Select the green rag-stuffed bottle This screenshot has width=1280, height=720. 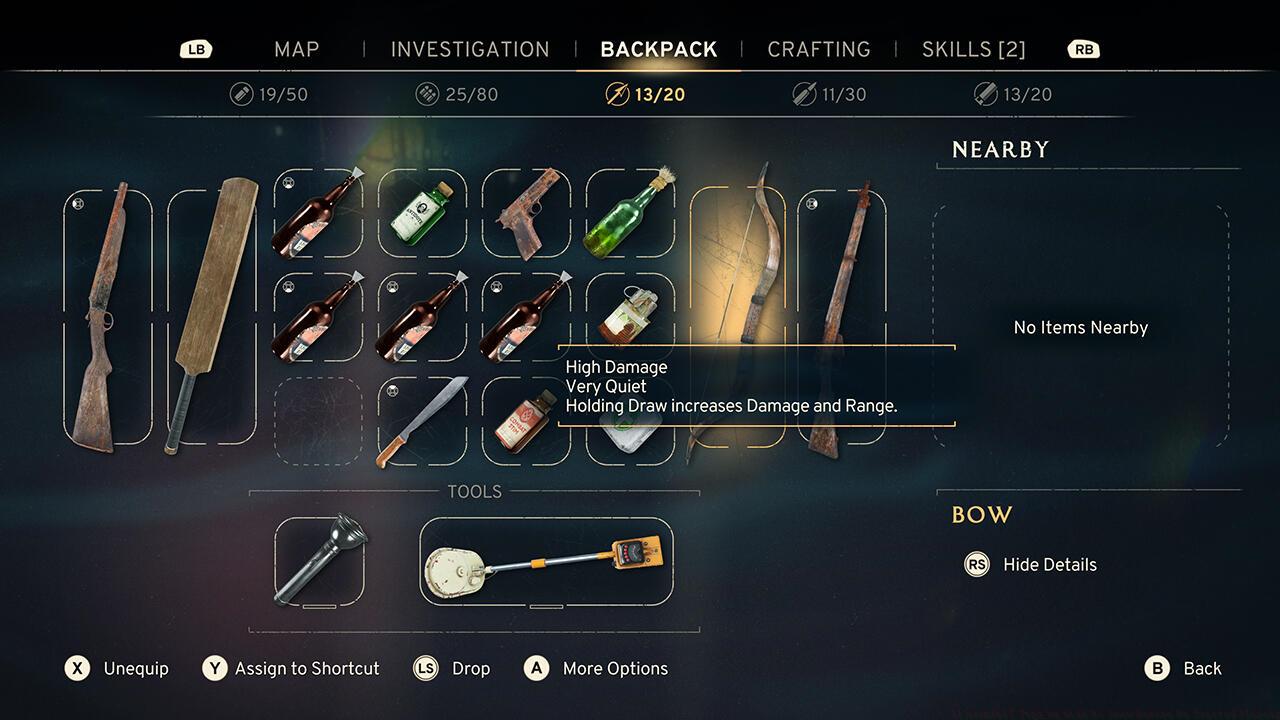[630, 213]
